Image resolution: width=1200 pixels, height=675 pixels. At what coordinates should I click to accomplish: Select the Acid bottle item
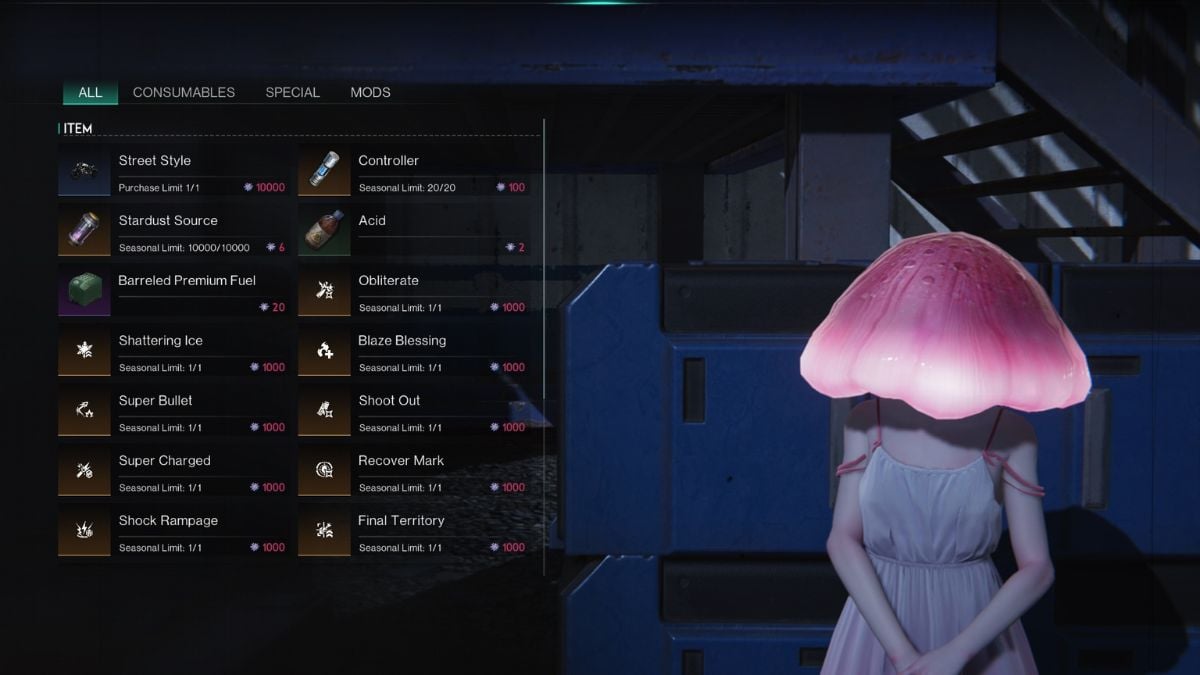click(413, 231)
